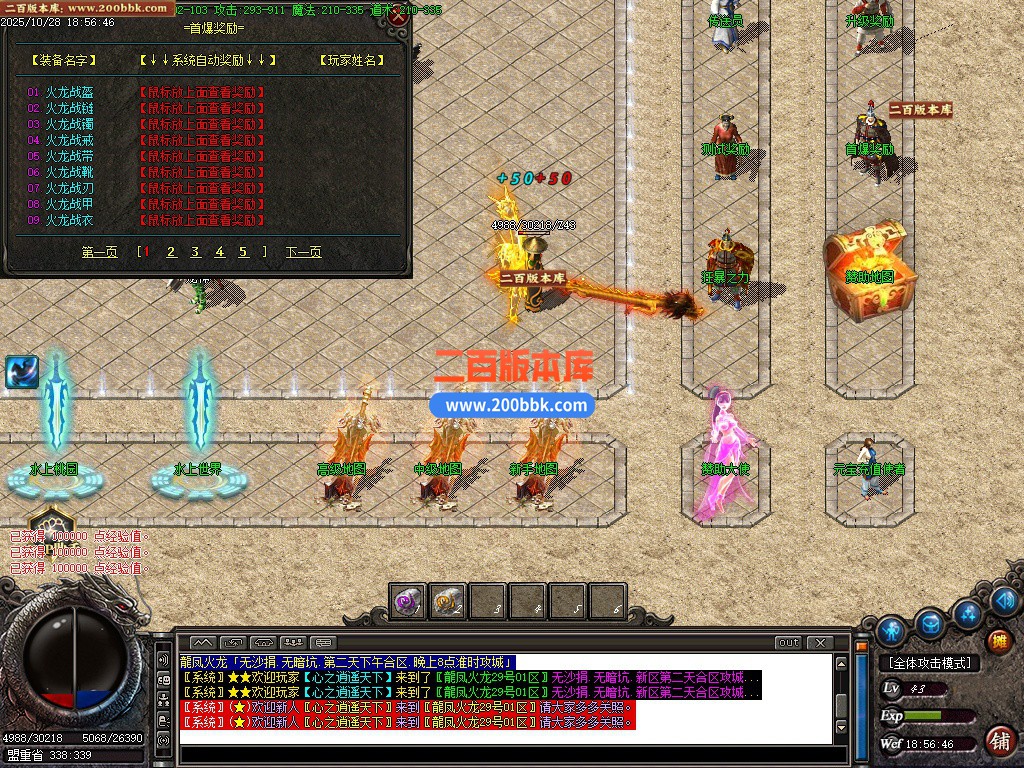Select the 火龙战刃 reward row
The height and width of the screenshot is (768, 1024).
click(69, 188)
